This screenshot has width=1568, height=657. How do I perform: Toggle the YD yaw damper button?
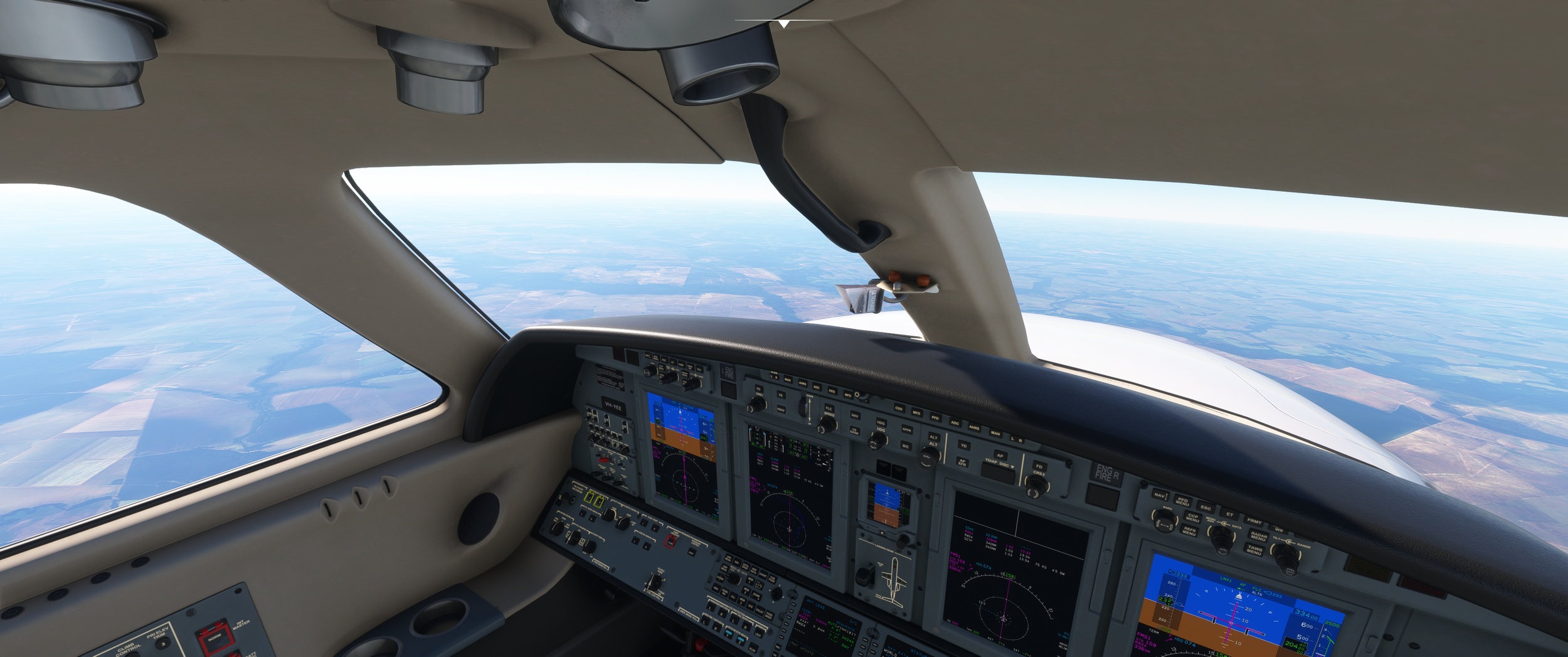point(964,446)
